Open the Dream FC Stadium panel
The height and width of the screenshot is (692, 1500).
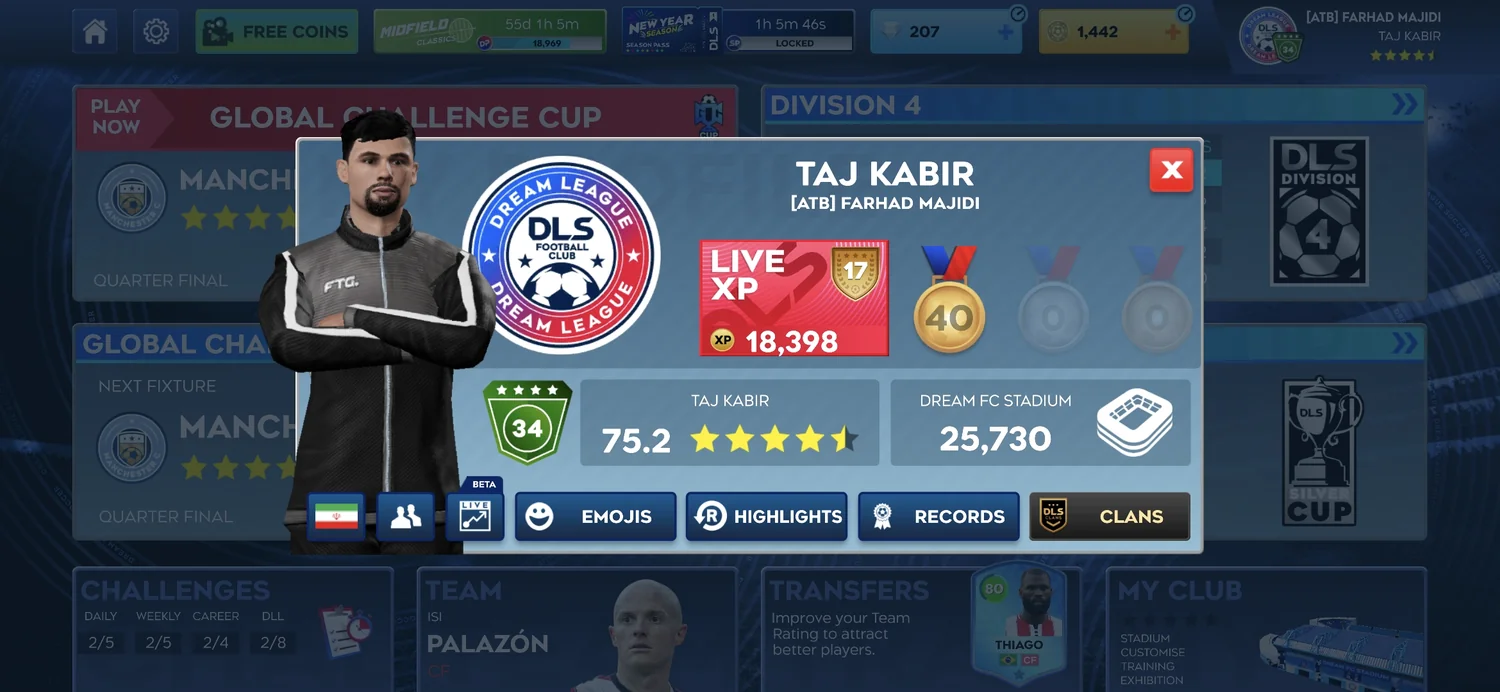(x=1040, y=422)
